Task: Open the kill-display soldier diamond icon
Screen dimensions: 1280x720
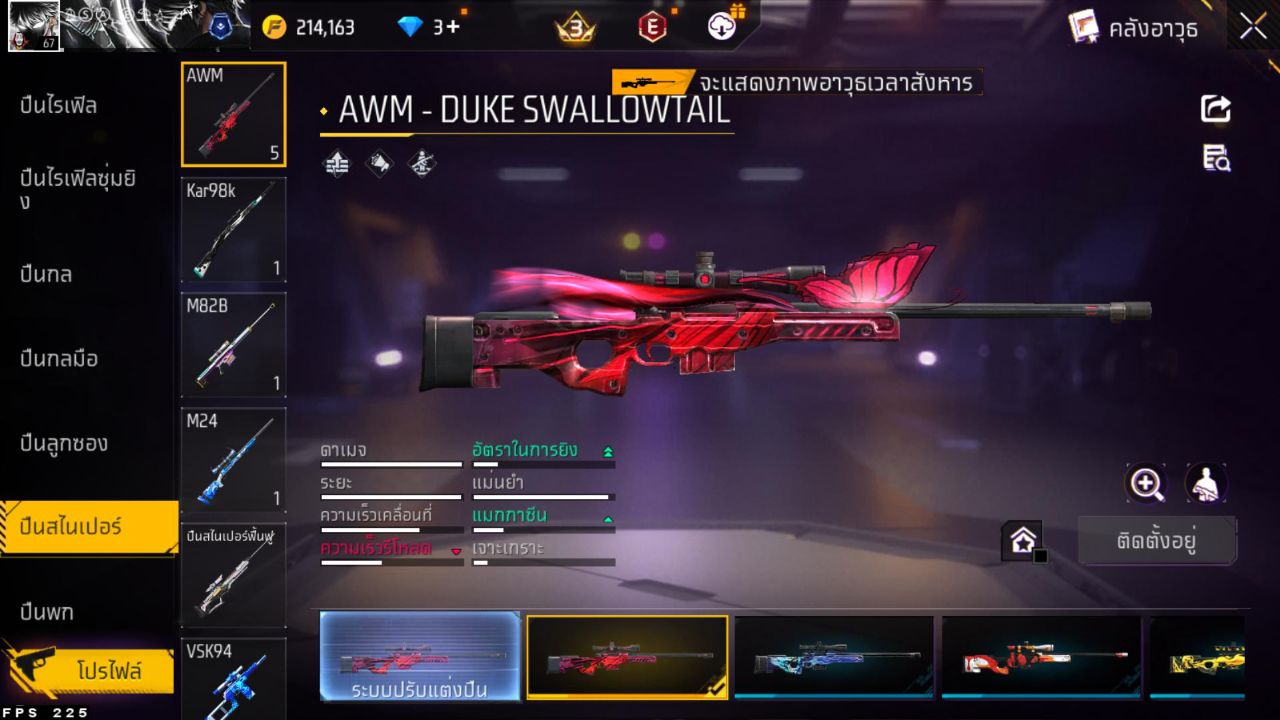Action: pos(421,163)
